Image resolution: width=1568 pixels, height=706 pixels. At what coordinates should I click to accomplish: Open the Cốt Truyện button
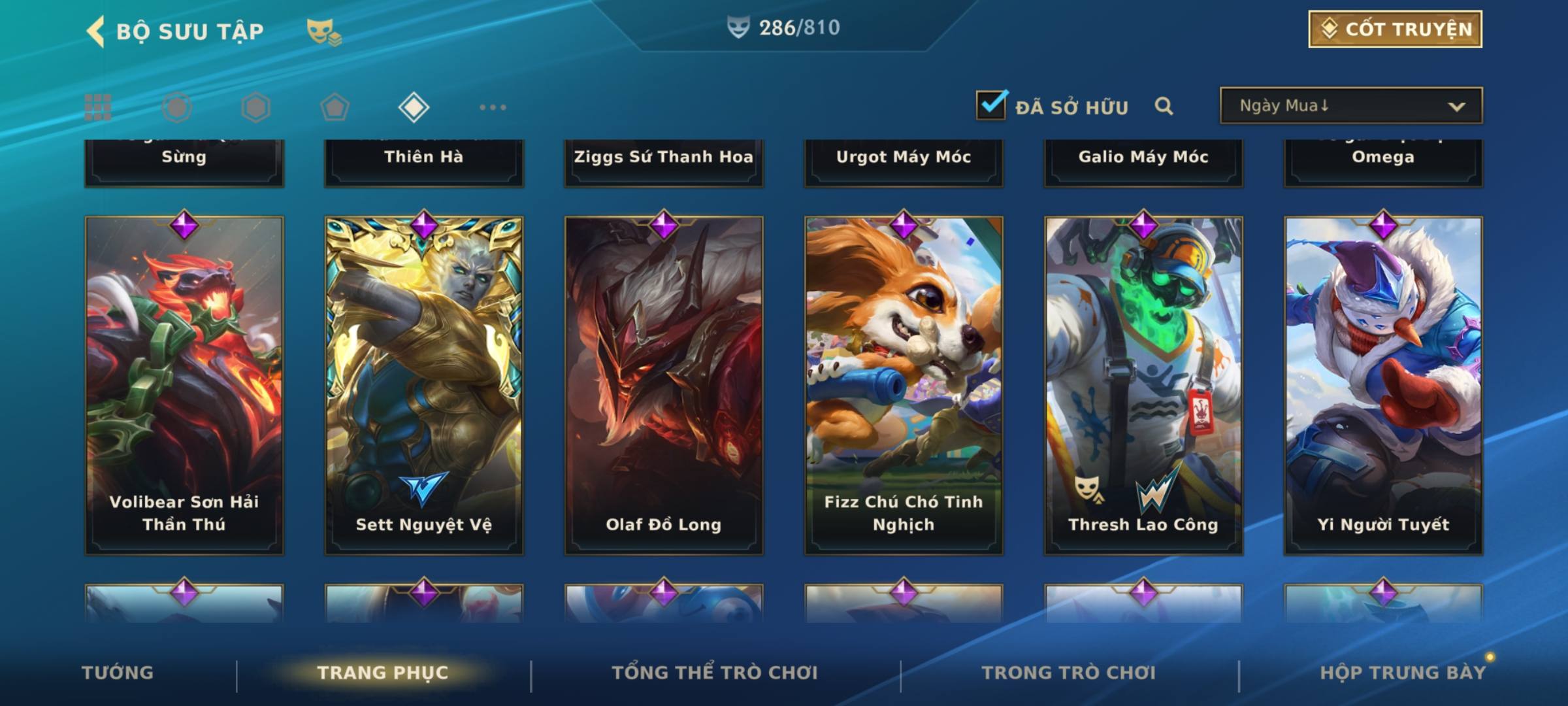tap(1395, 29)
